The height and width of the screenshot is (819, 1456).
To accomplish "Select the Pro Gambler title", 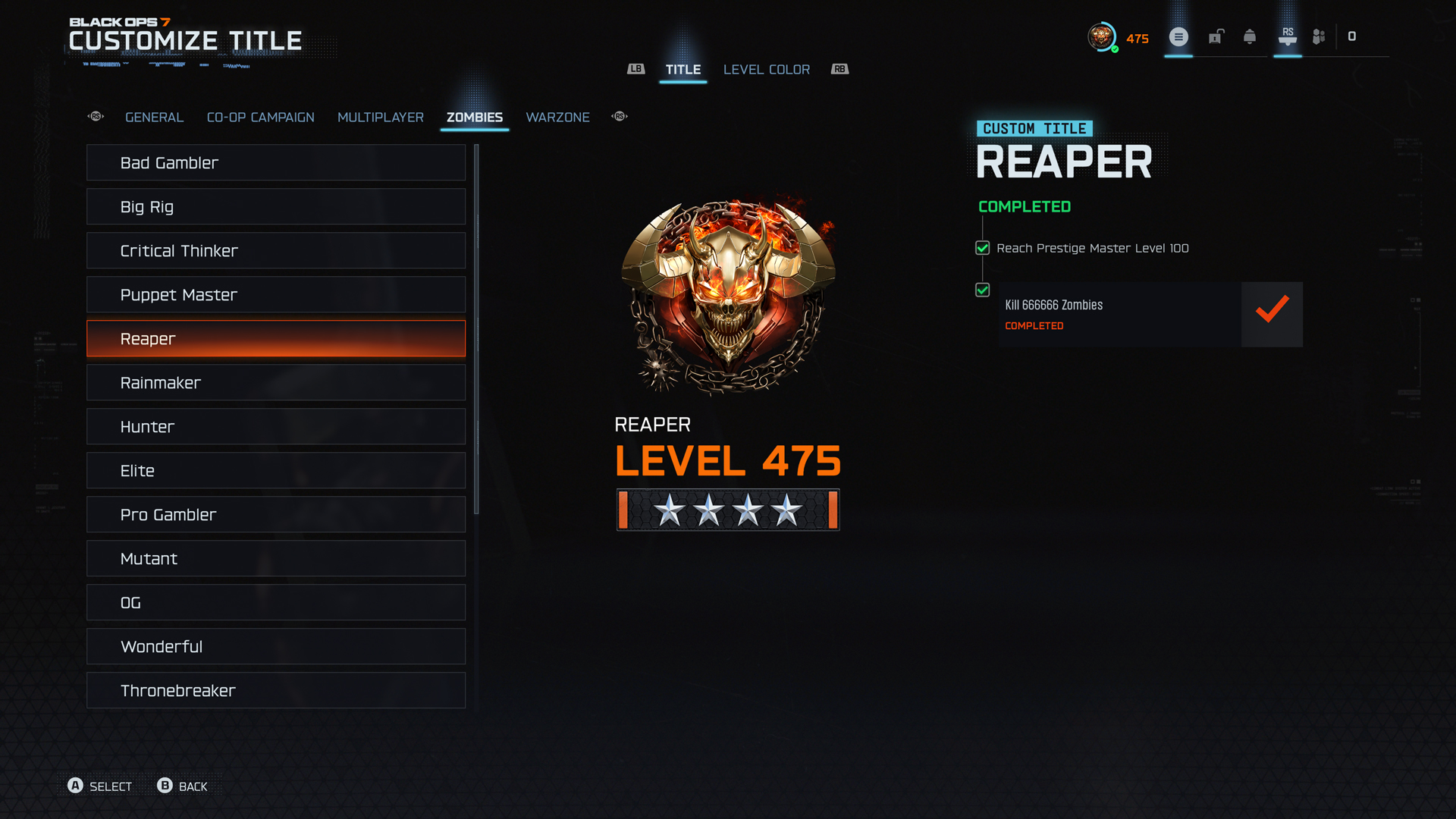I will tap(275, 515).
